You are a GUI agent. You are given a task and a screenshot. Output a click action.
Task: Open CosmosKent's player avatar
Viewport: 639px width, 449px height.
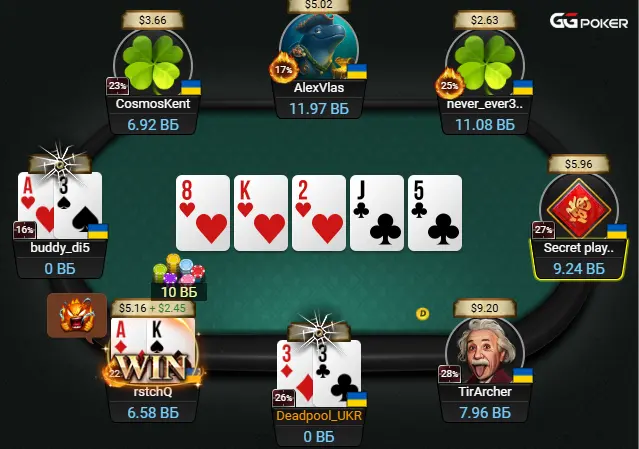[x=153, y=62]
